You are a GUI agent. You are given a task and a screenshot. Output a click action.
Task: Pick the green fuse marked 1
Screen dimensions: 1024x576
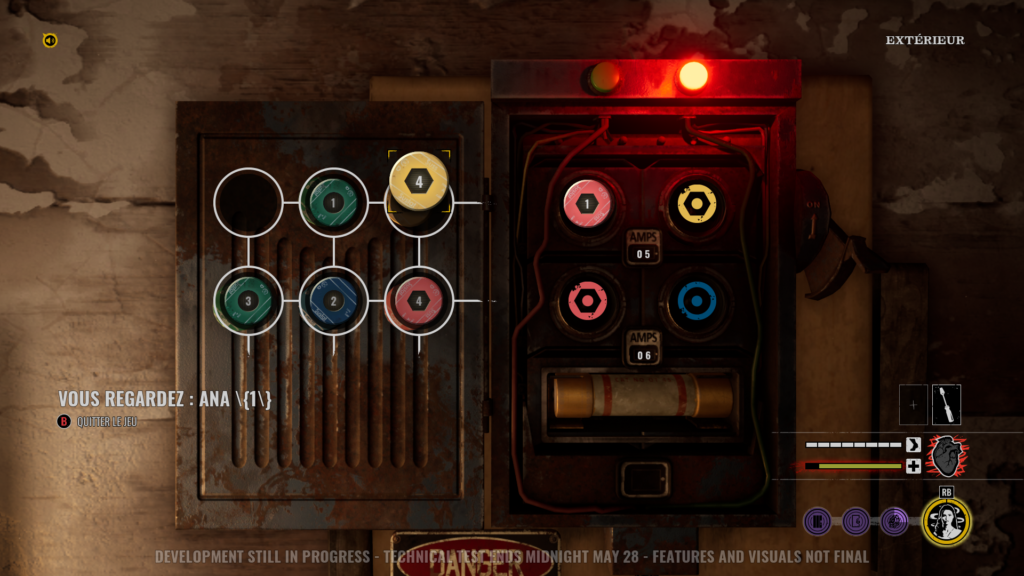[x=334, y=203]
